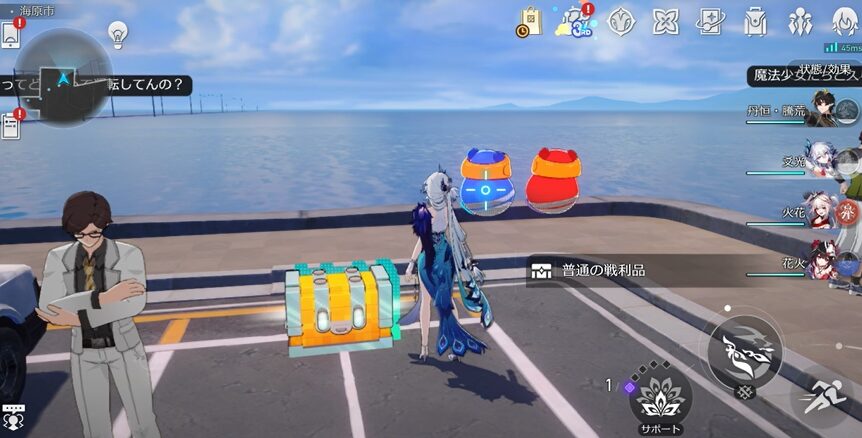Screen dimensions: 862x438
Task: Open the star card warp icon
Action: [x=711, y=21]
